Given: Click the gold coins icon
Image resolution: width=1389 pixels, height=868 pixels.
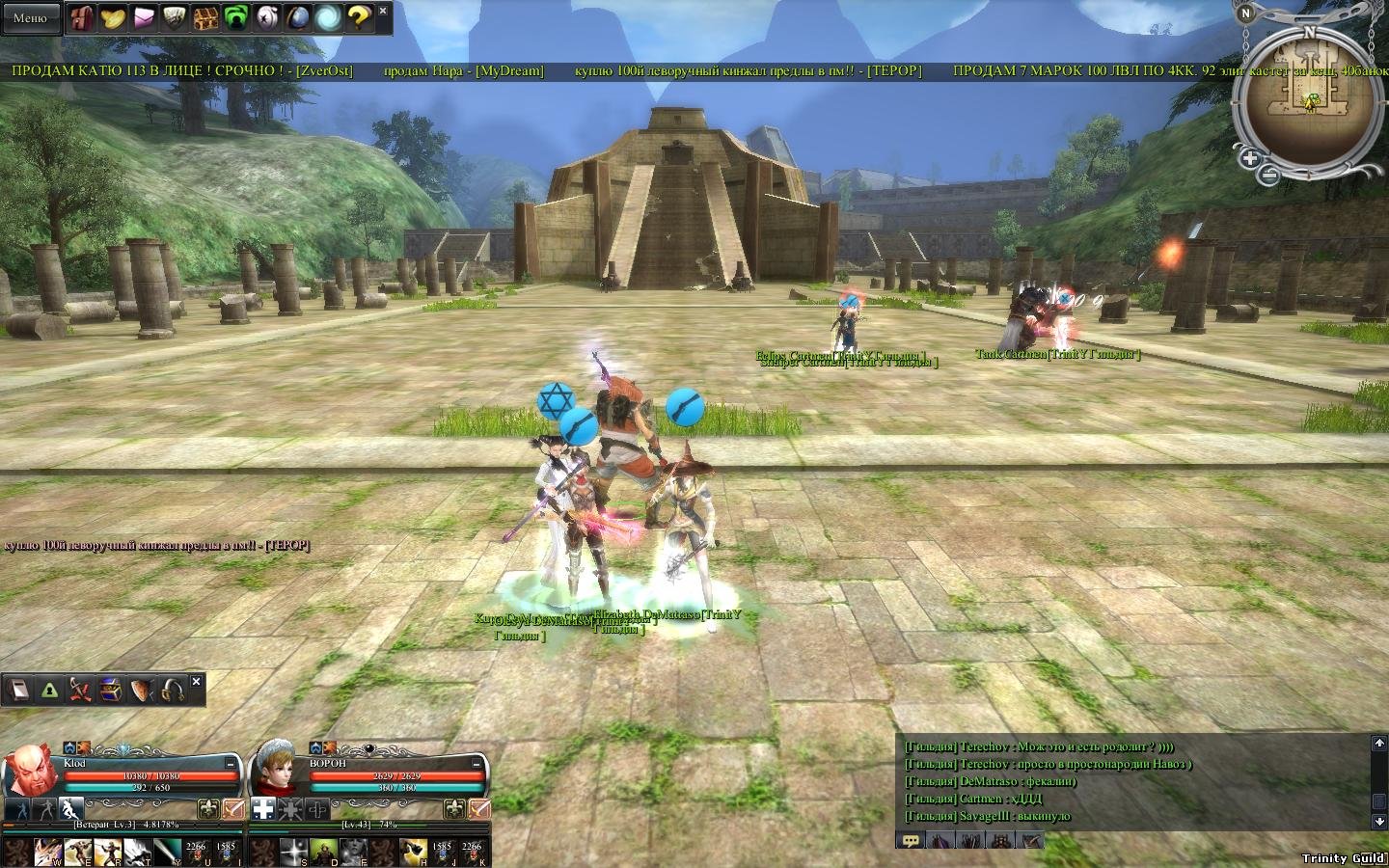Looking at the screenshot, I should click(x=114, y=17).
